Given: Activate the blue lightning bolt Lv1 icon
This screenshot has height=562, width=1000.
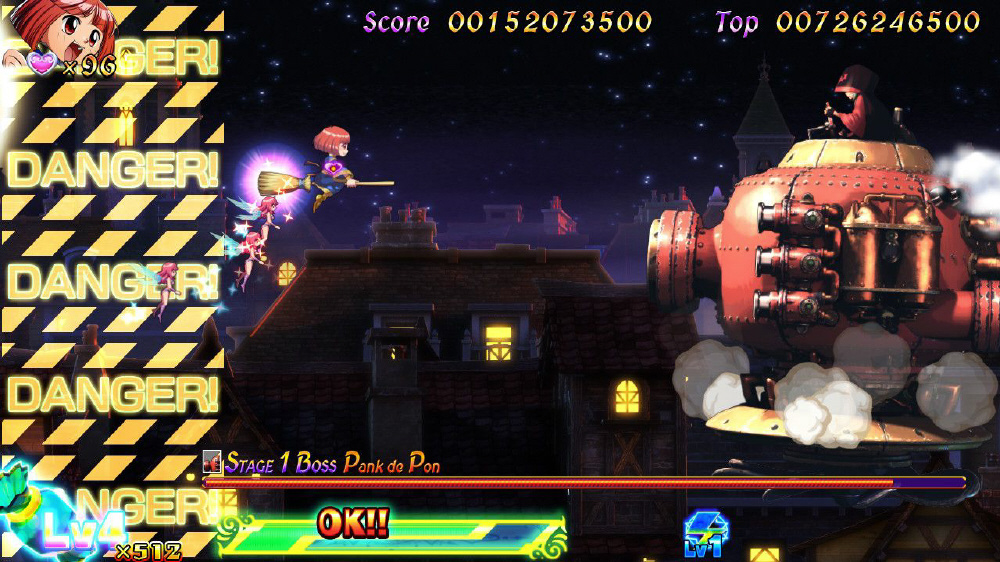Looking at the screenshot, I should 705,532.
